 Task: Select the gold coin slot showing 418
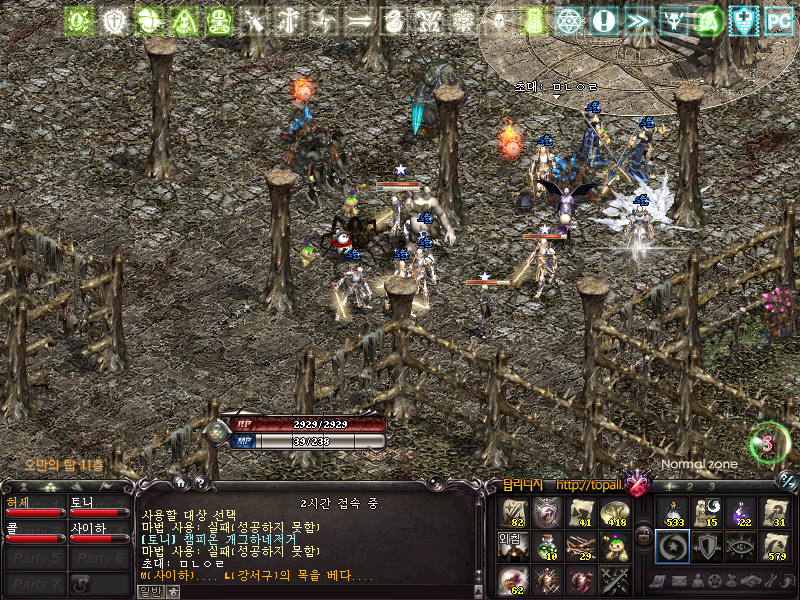[x=614, y=513]
